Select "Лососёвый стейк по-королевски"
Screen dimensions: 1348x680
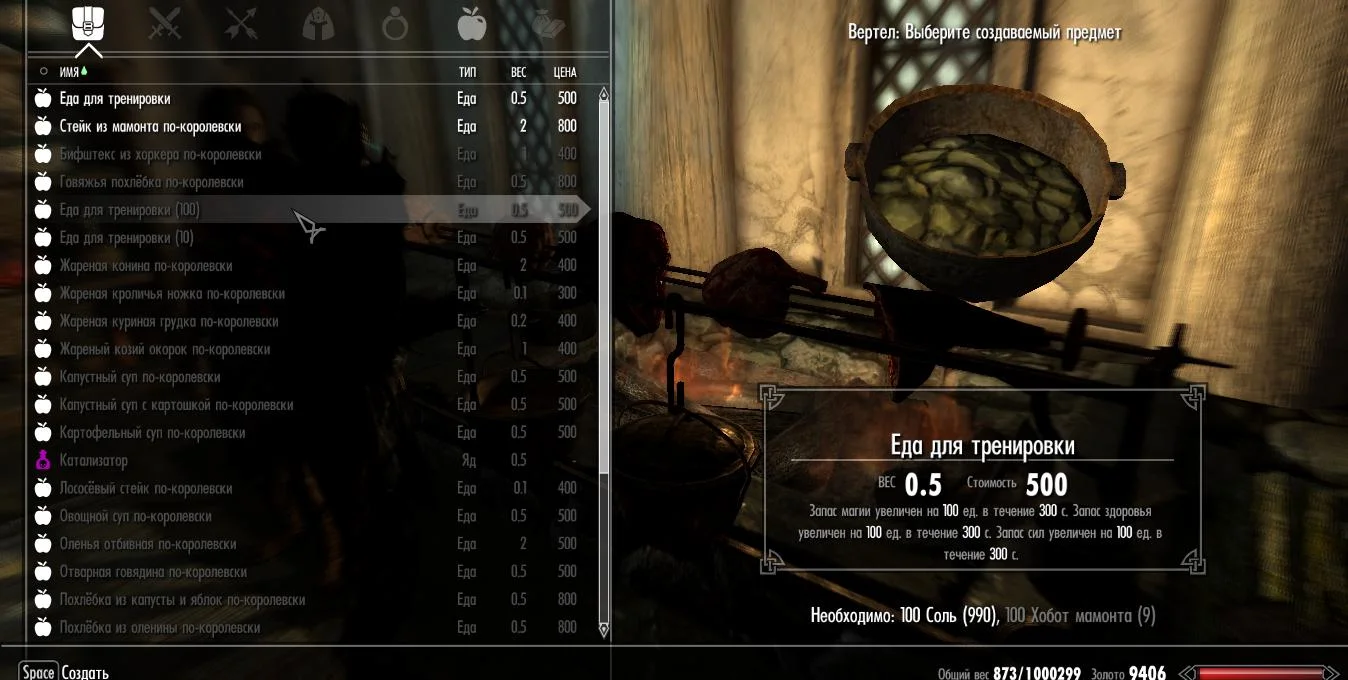145,489
